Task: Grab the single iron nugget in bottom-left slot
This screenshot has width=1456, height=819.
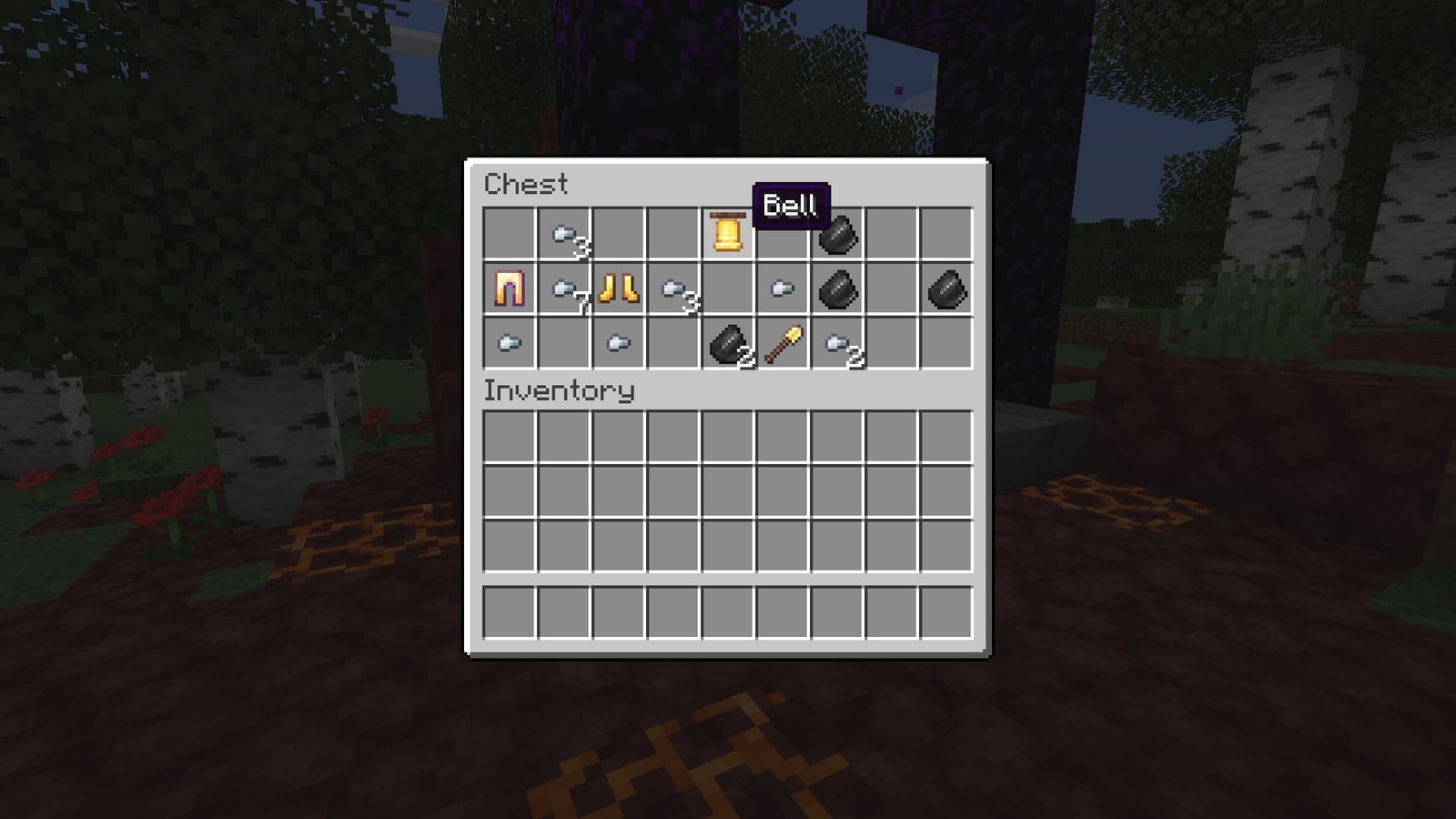Action: 509,344
